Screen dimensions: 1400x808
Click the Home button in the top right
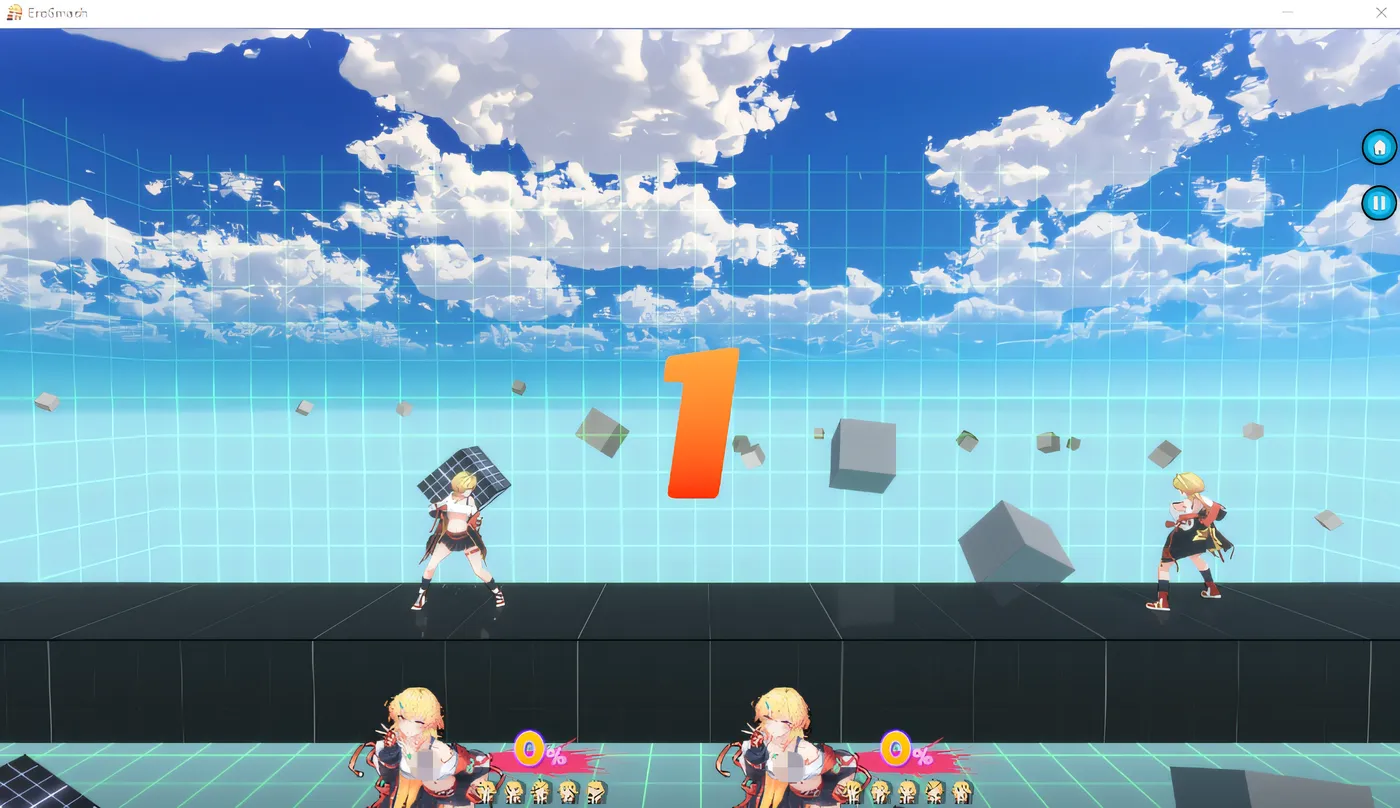1379,147
